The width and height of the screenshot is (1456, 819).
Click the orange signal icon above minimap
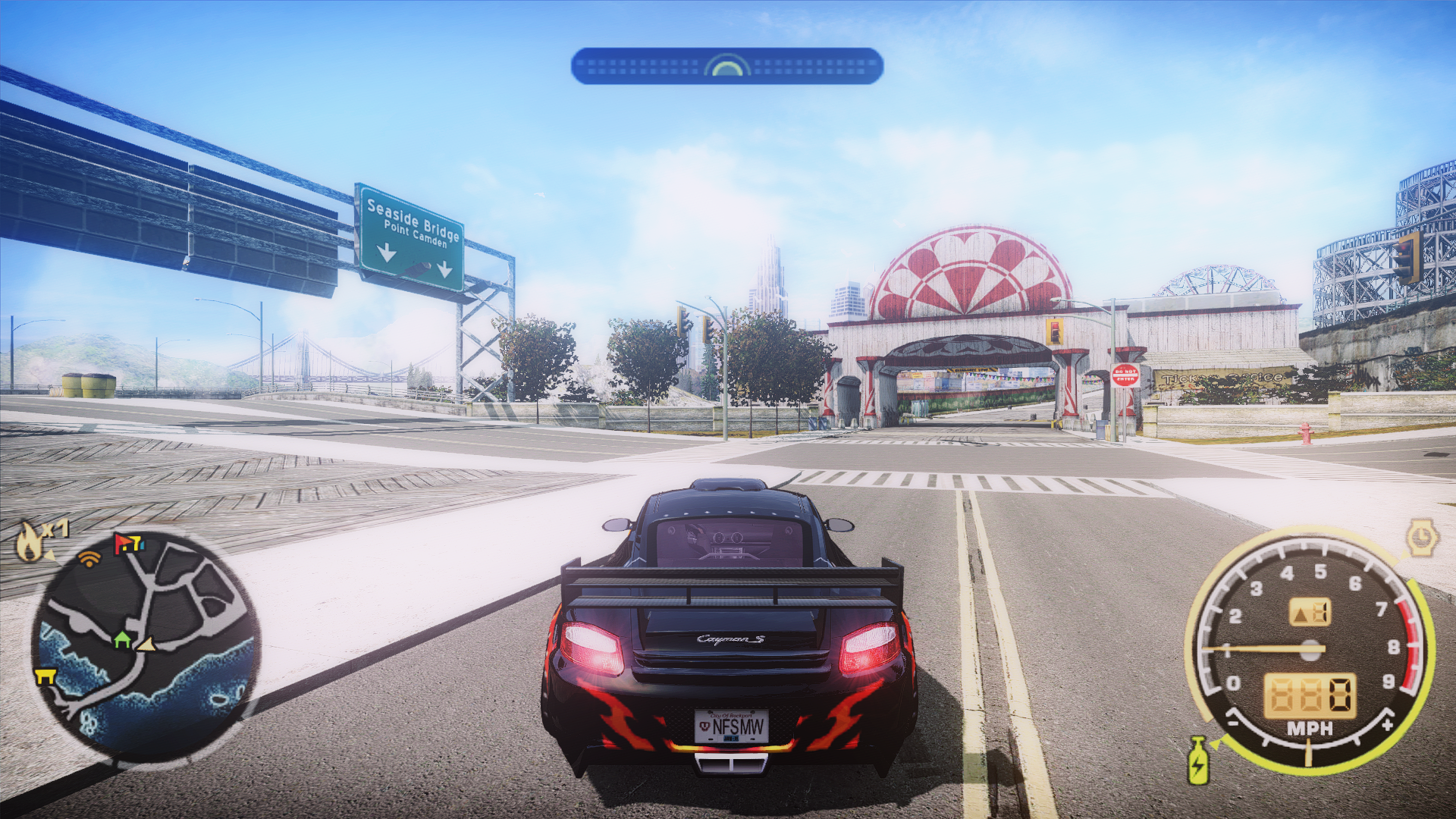point(89,560)
